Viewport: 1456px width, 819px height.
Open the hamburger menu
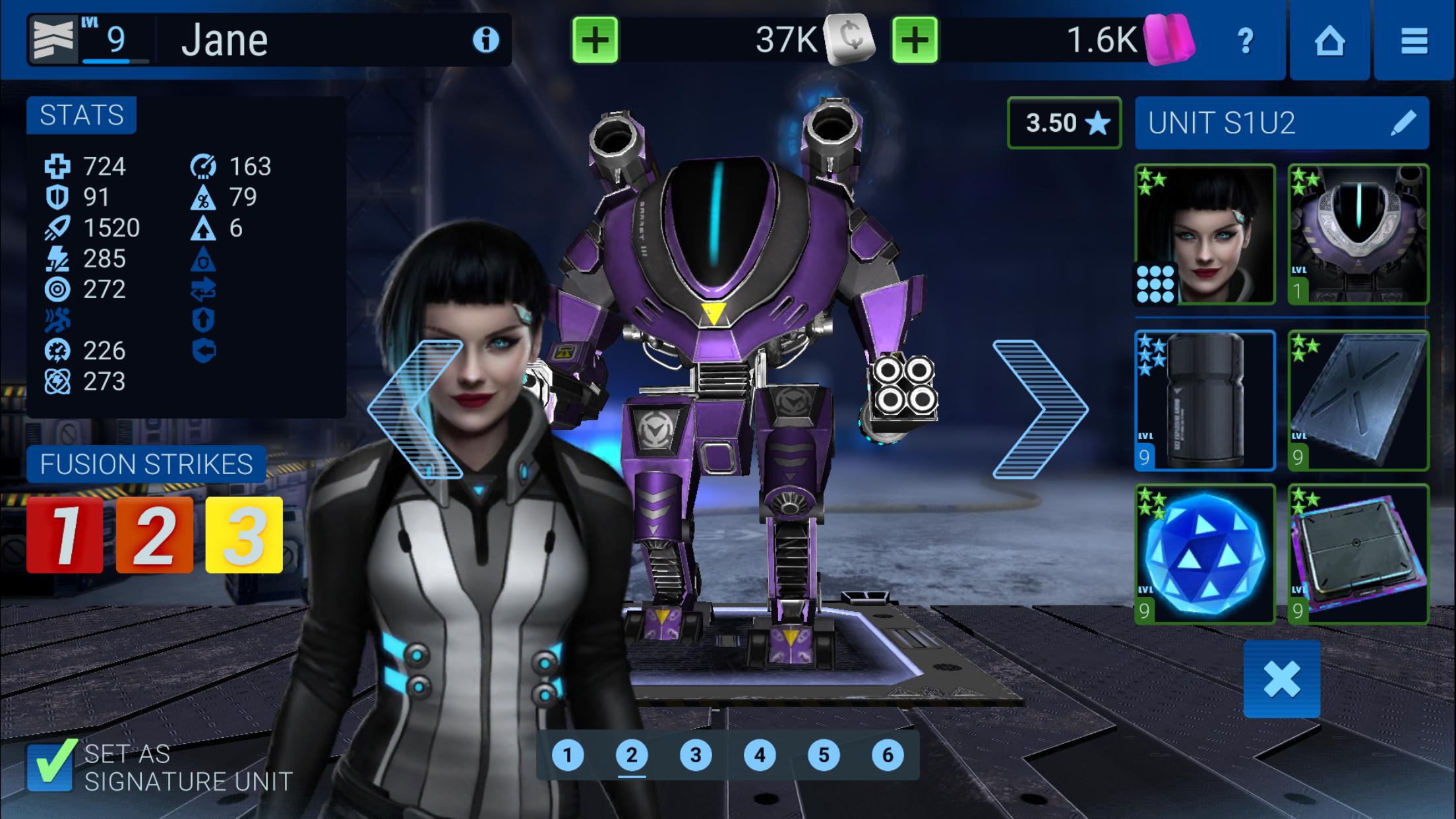1414,41
